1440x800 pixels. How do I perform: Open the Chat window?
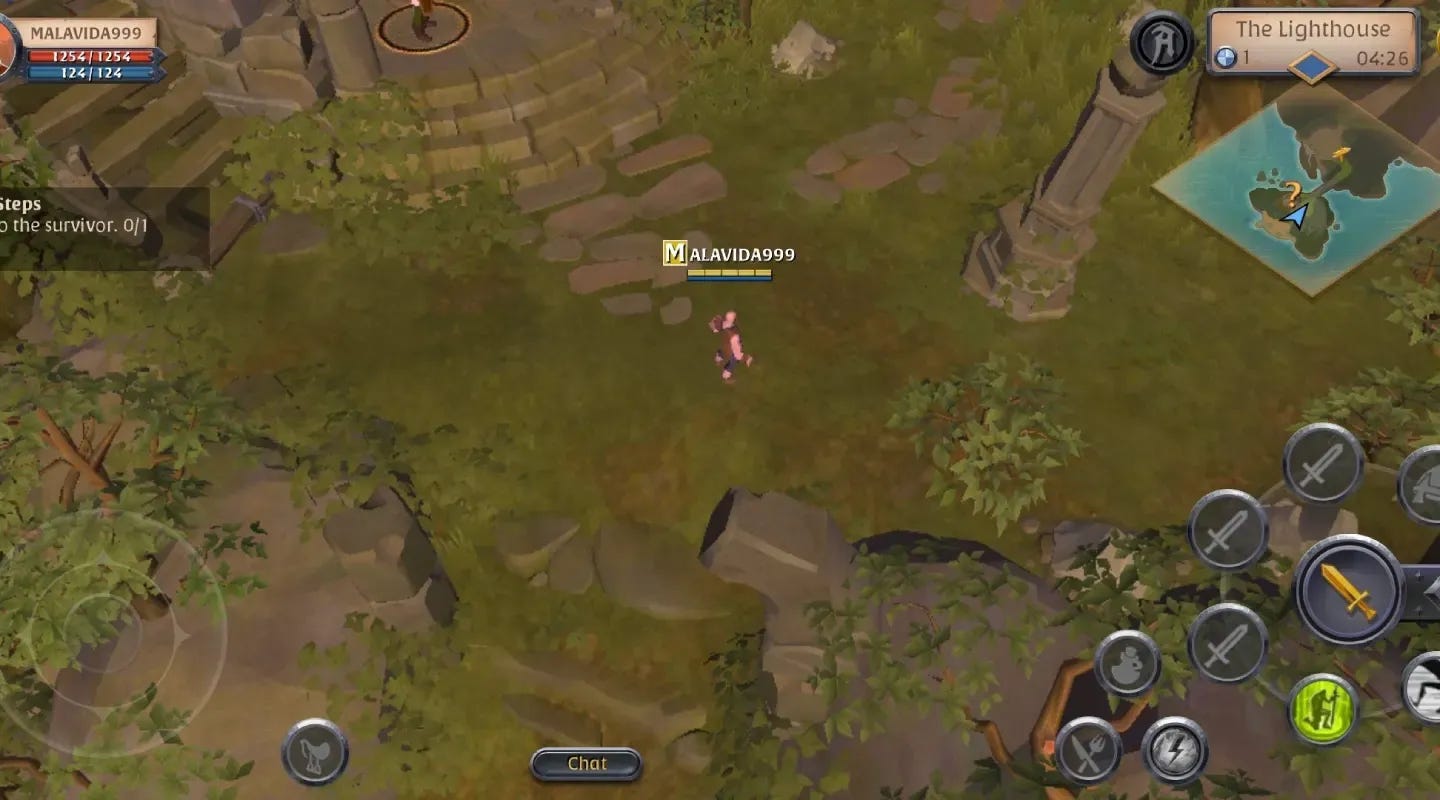coord(585,763)
